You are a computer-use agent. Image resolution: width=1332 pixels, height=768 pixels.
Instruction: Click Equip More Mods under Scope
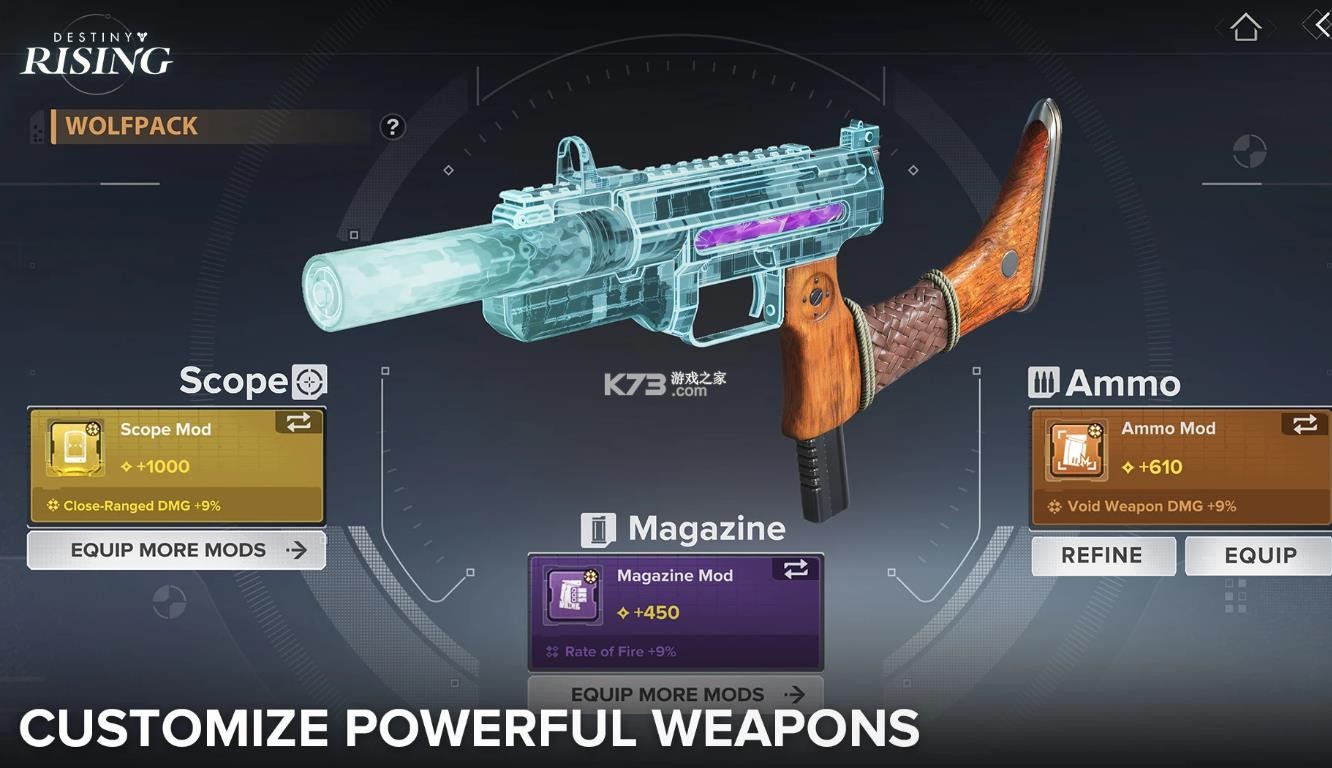177,550
